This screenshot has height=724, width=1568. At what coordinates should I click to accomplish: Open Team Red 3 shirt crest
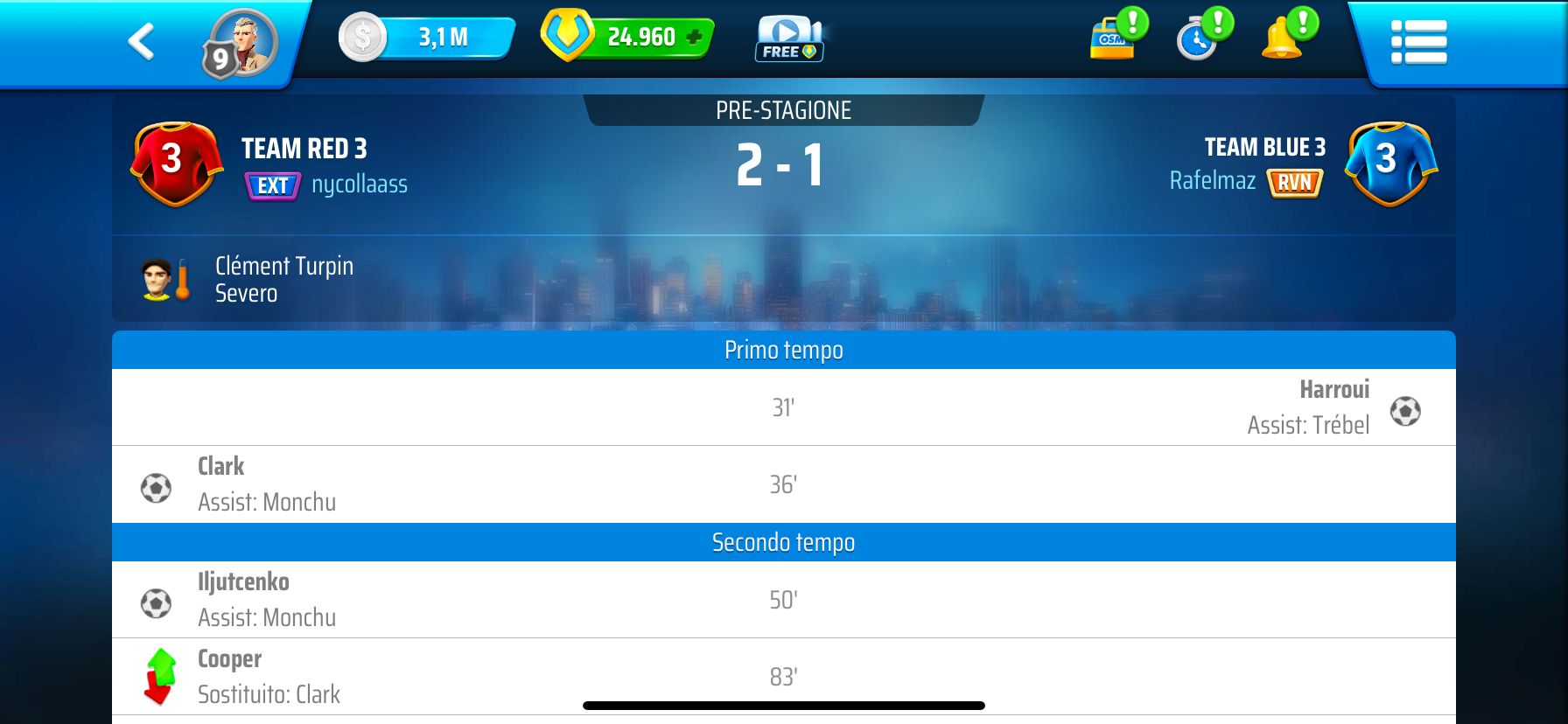coord(176,164)
